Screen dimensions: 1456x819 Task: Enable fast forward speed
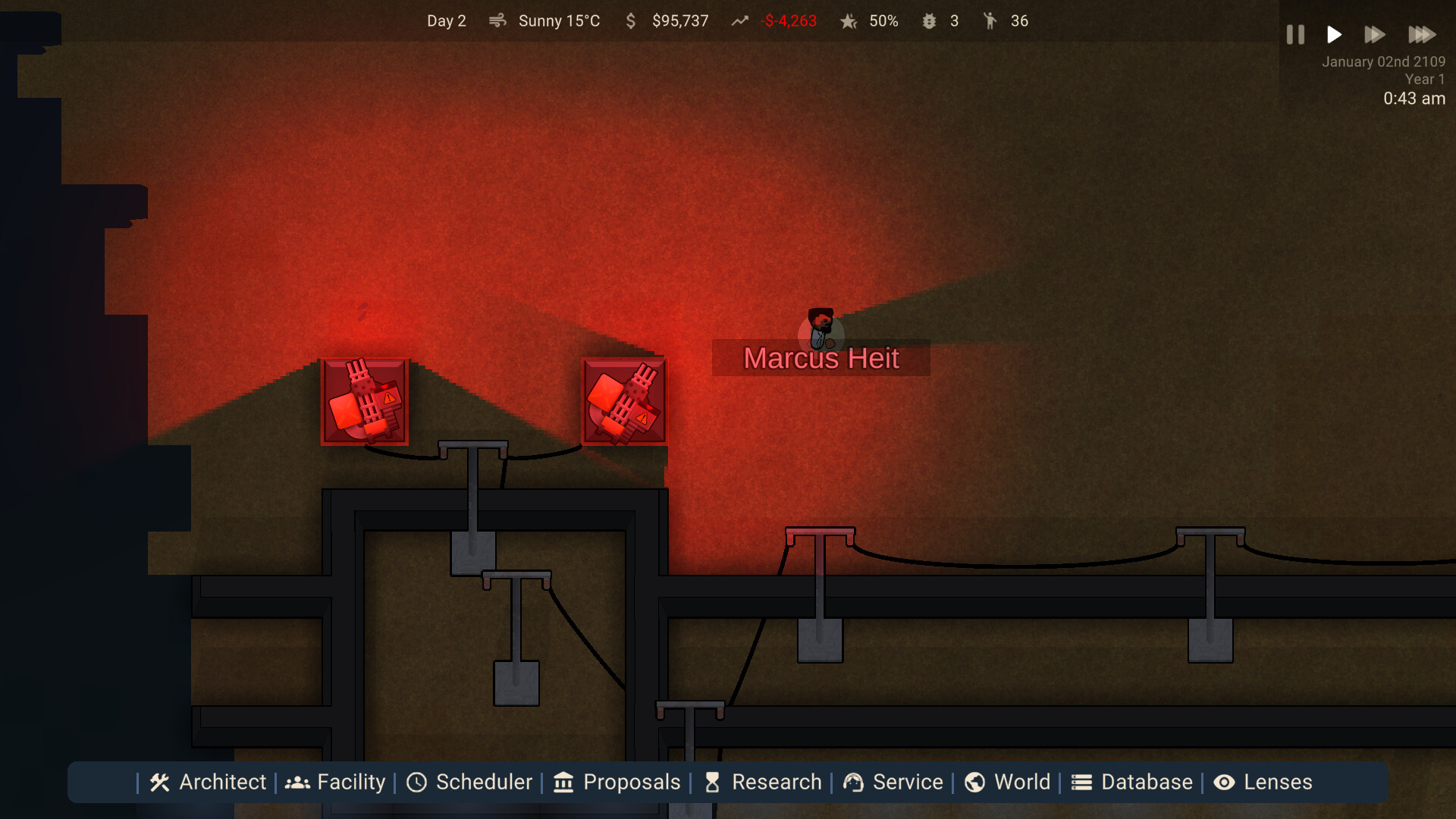point(1375,34)
